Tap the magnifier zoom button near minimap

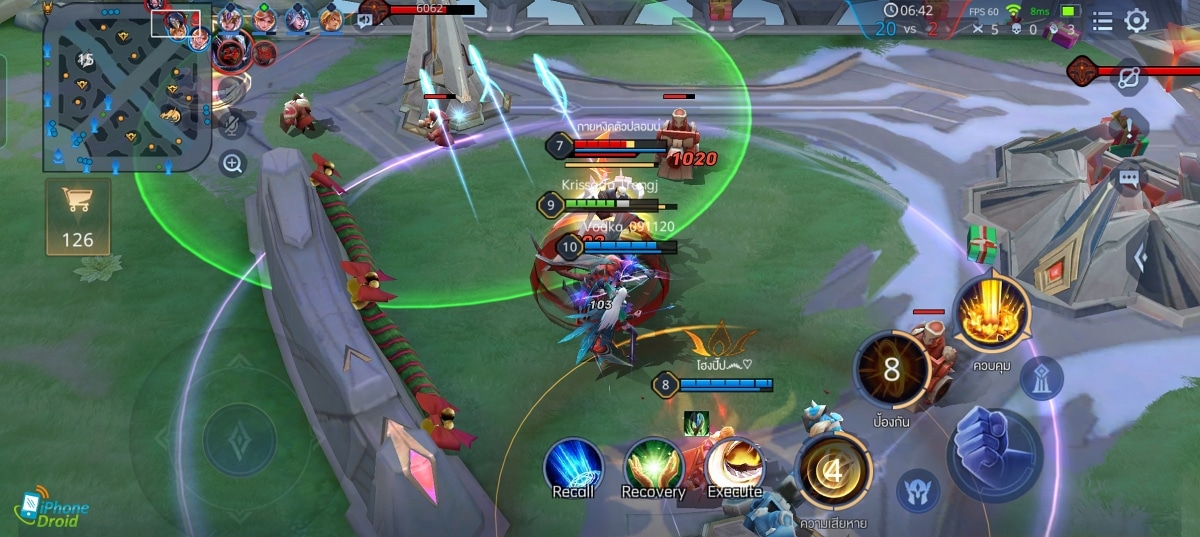tap(232, 164)
